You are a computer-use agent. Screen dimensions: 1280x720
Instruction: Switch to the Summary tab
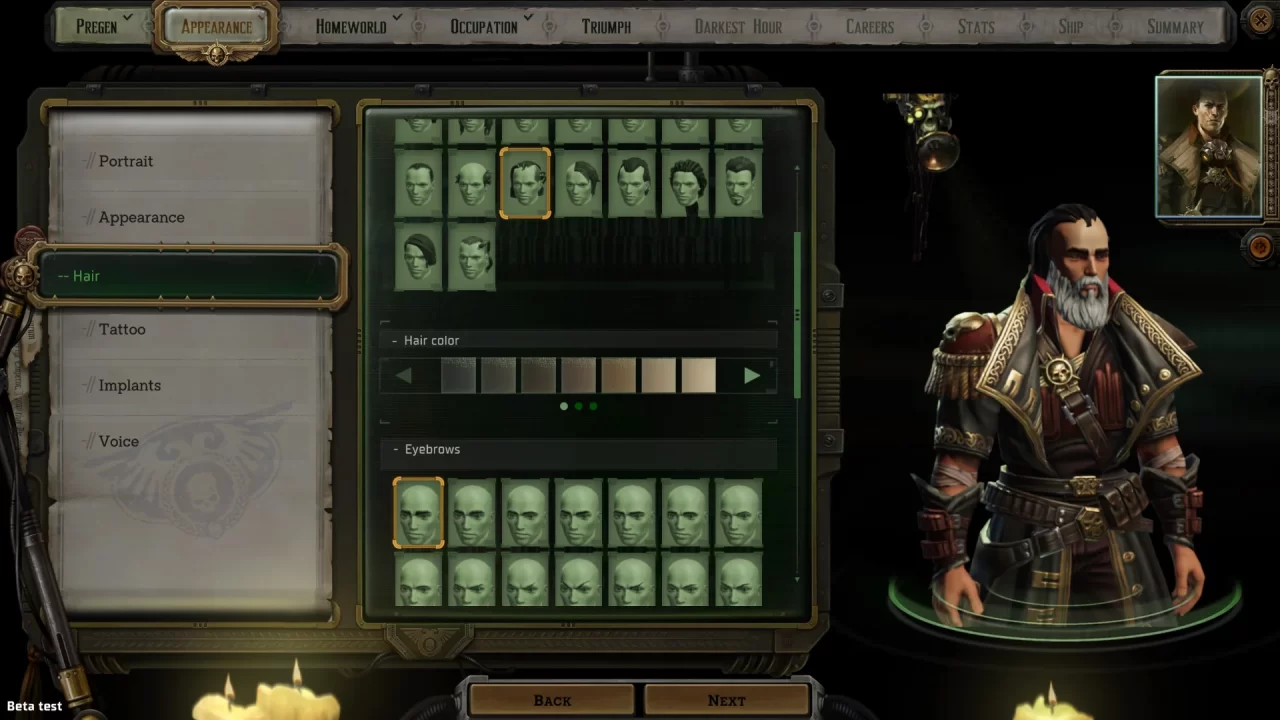[x=1175, y=26]
